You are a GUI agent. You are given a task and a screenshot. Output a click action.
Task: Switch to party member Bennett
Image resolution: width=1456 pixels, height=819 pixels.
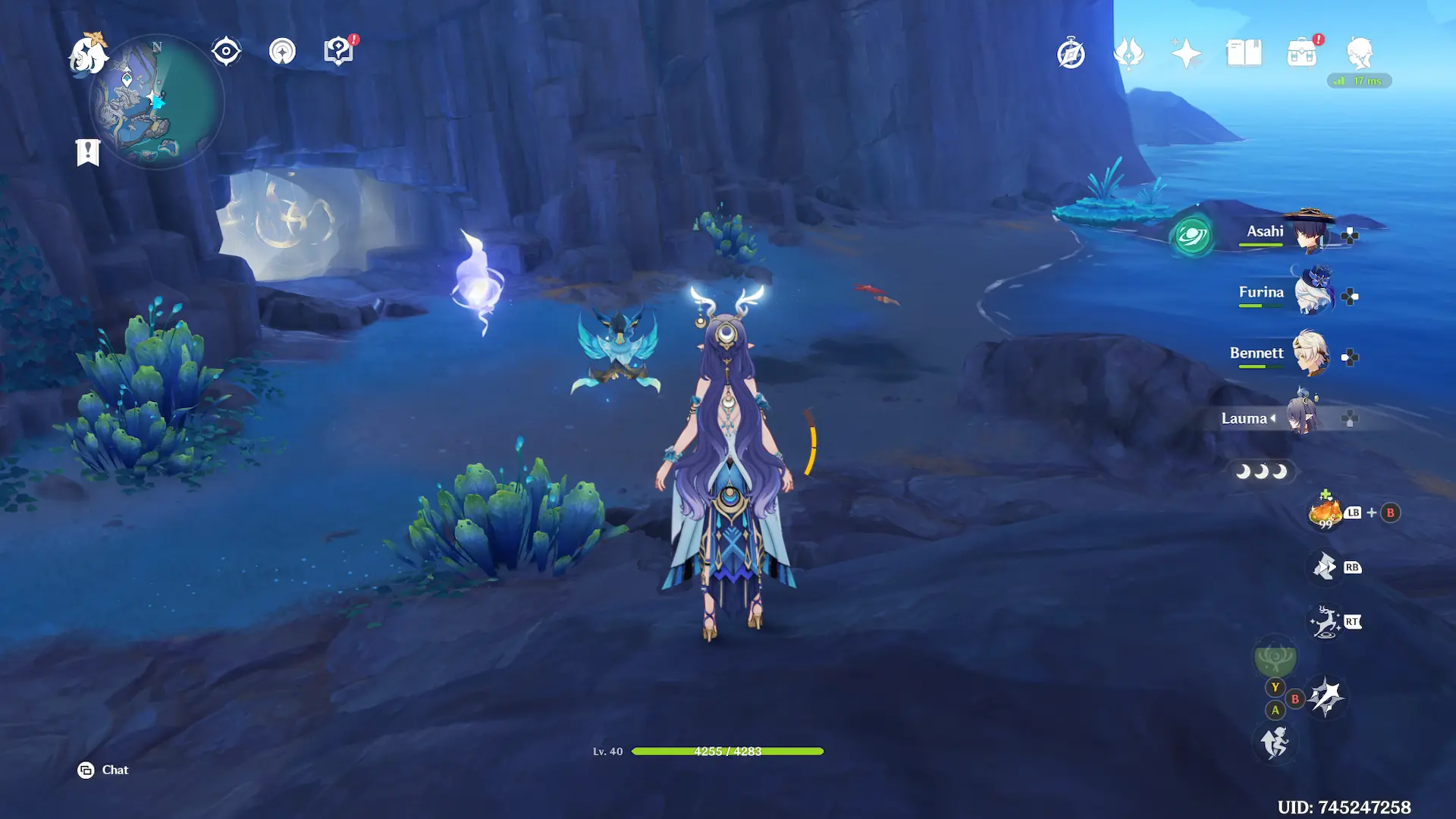(1289, 354)
